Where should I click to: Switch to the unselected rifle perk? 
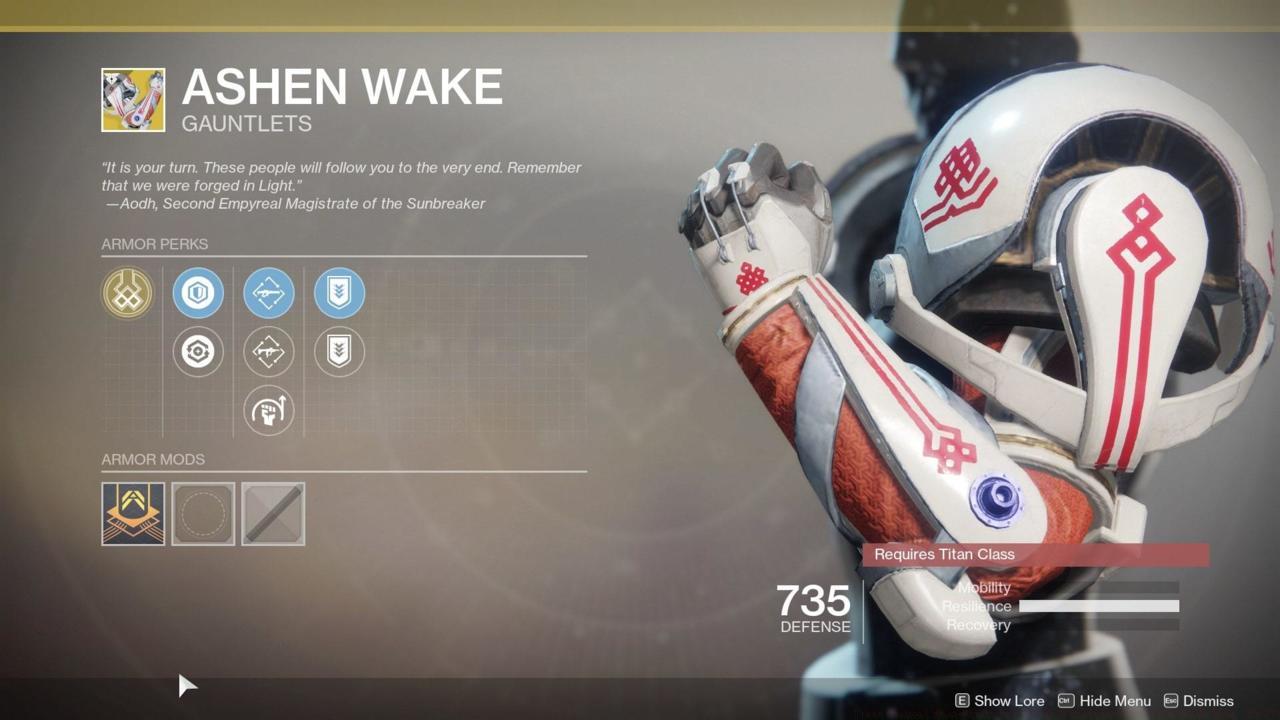coord(269,352)
